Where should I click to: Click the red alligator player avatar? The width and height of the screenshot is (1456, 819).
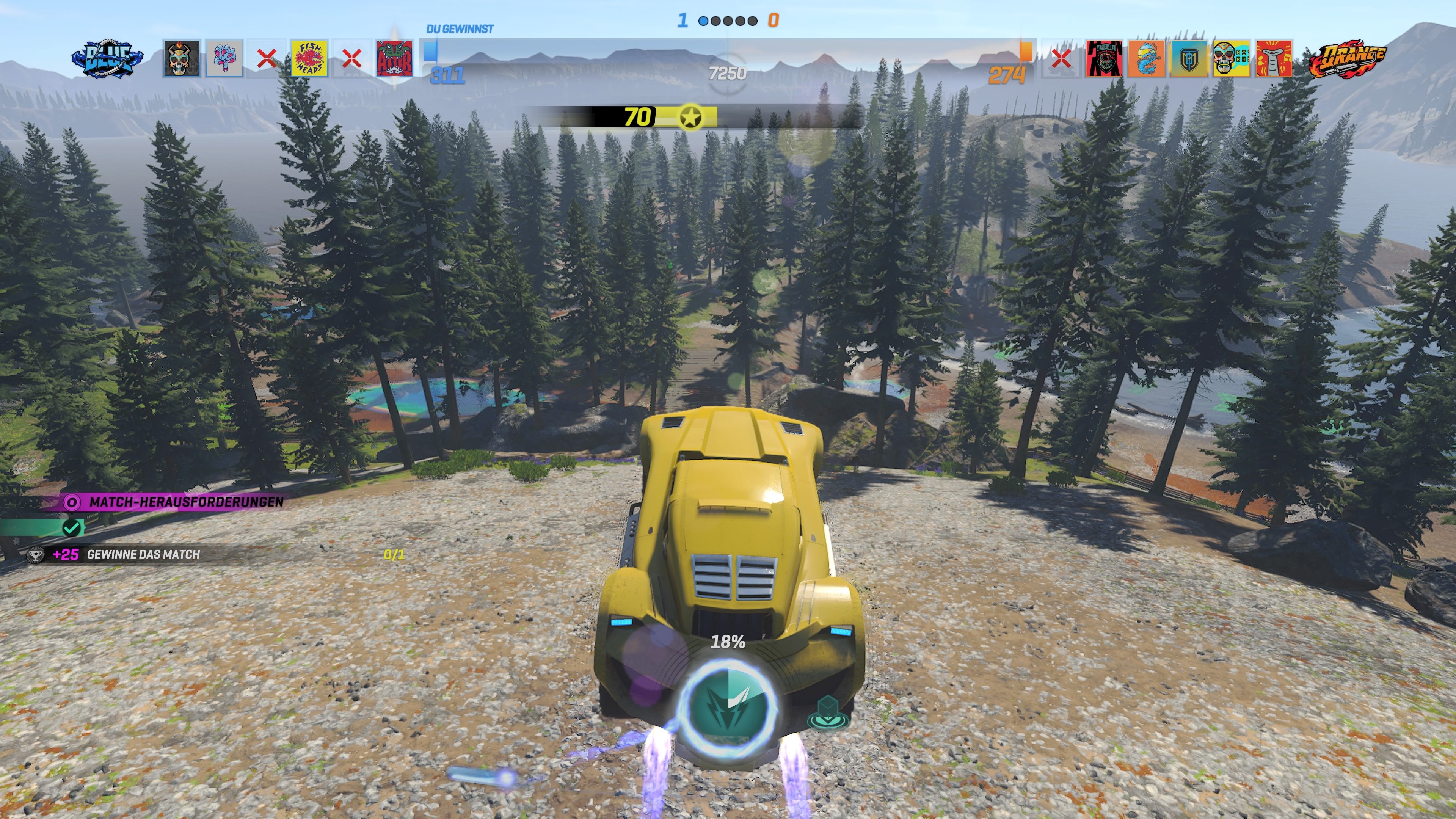pyautogui.click(x=395, y=58)
